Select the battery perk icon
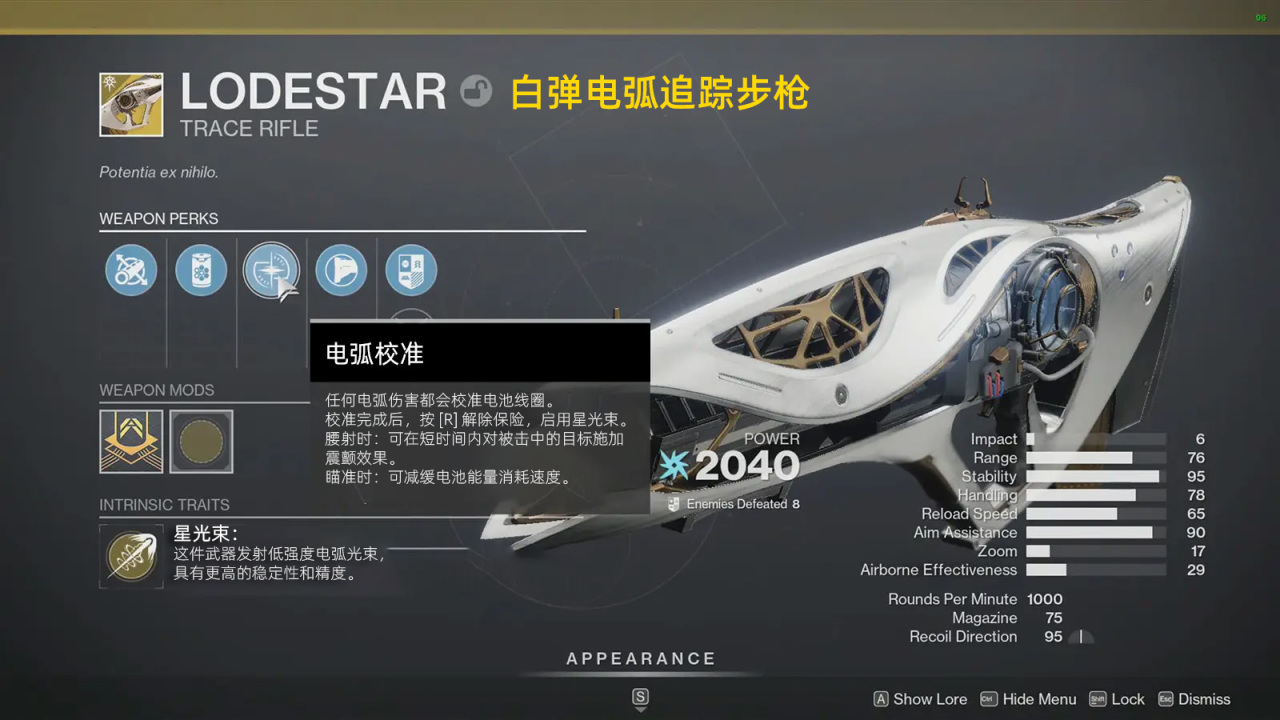This screenshot has height=720, width=1280. (201, 270)
